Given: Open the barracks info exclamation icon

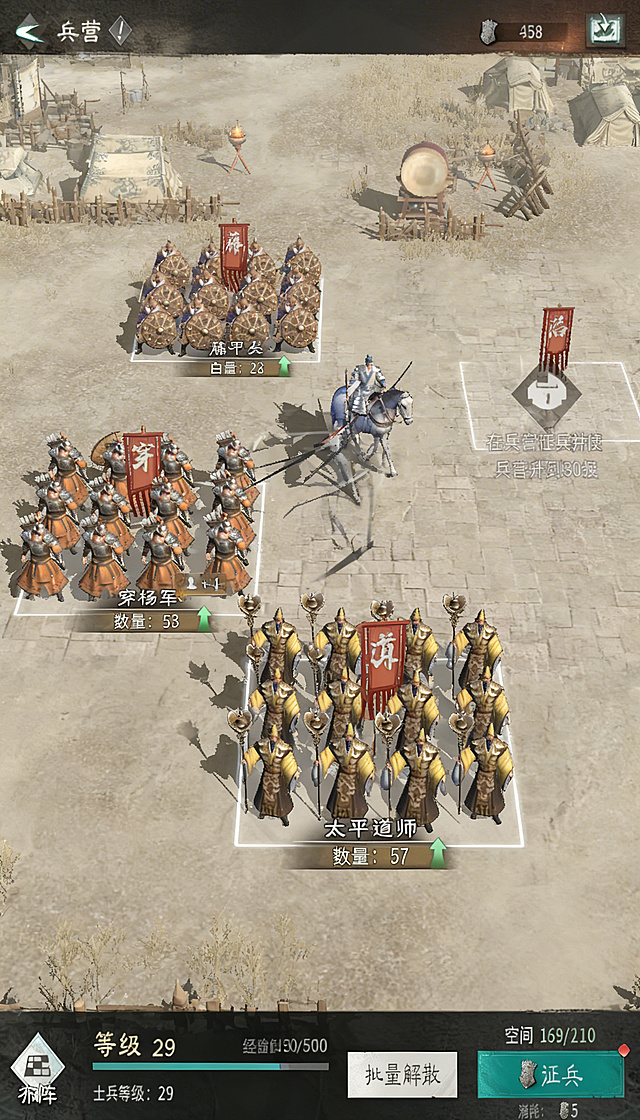Looking at the screenshot, I should point(120,32).
